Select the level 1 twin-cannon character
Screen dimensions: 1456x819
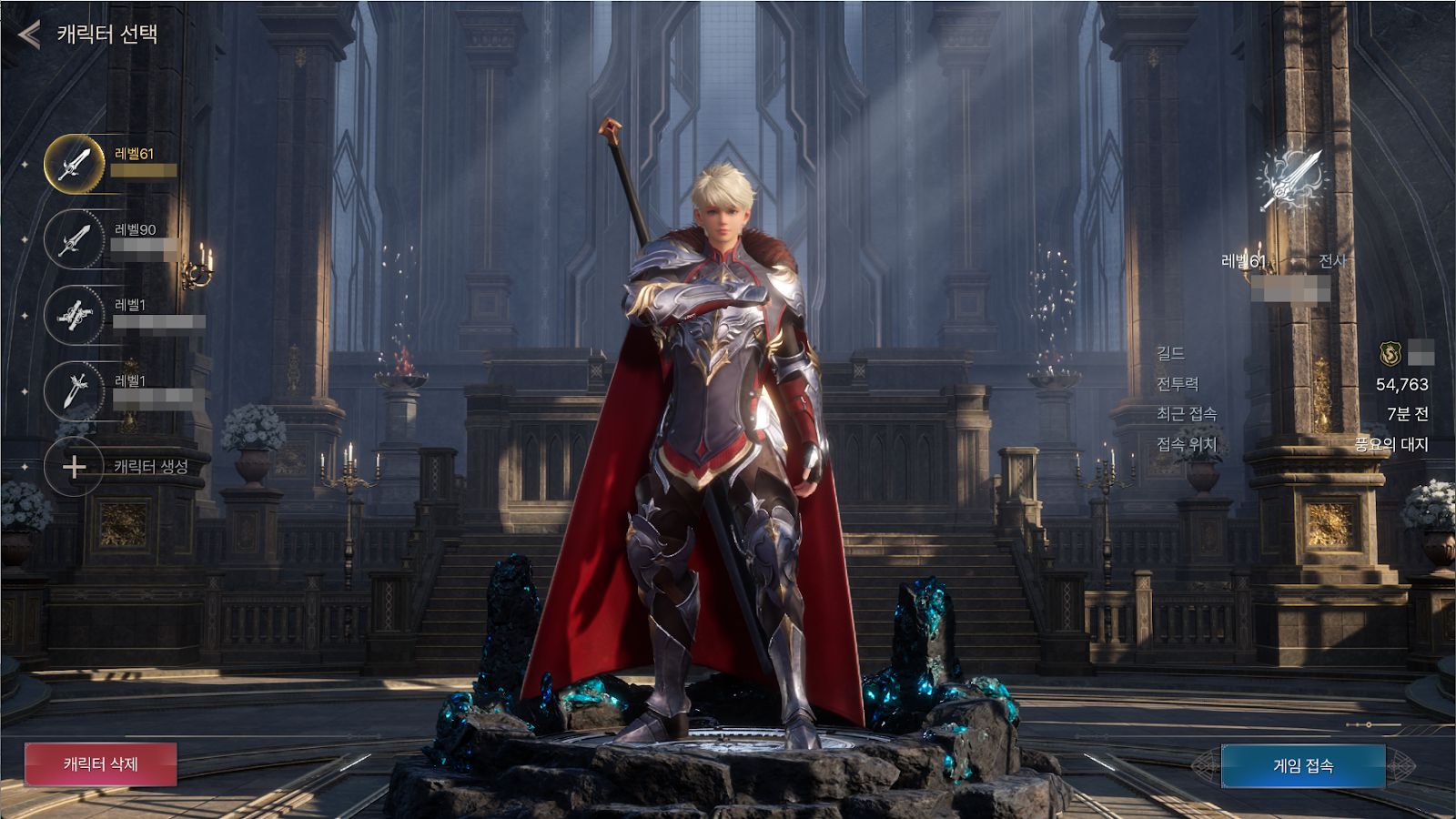(x=75, y=315)
